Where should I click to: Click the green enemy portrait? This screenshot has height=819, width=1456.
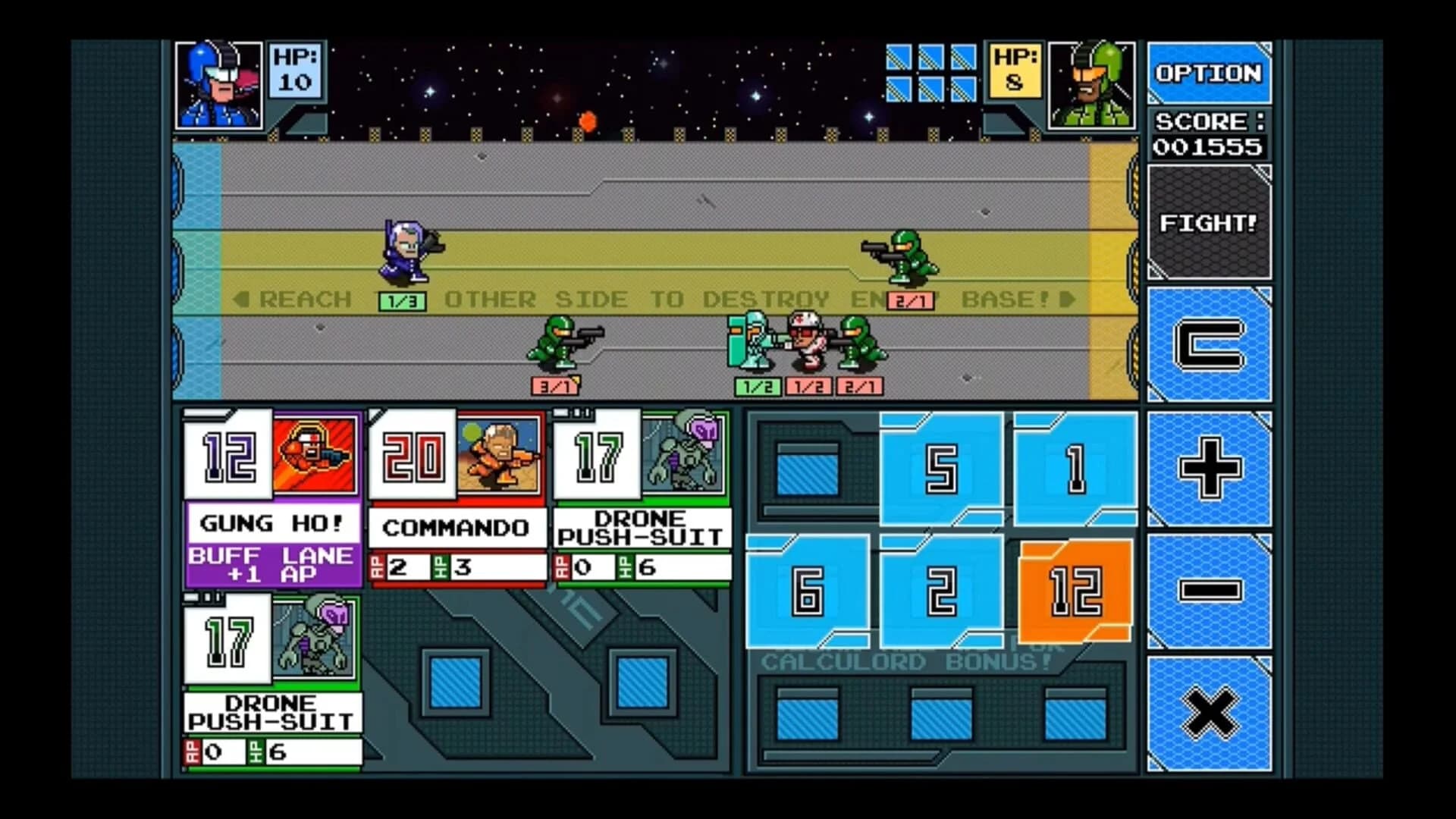[1092, 83]
